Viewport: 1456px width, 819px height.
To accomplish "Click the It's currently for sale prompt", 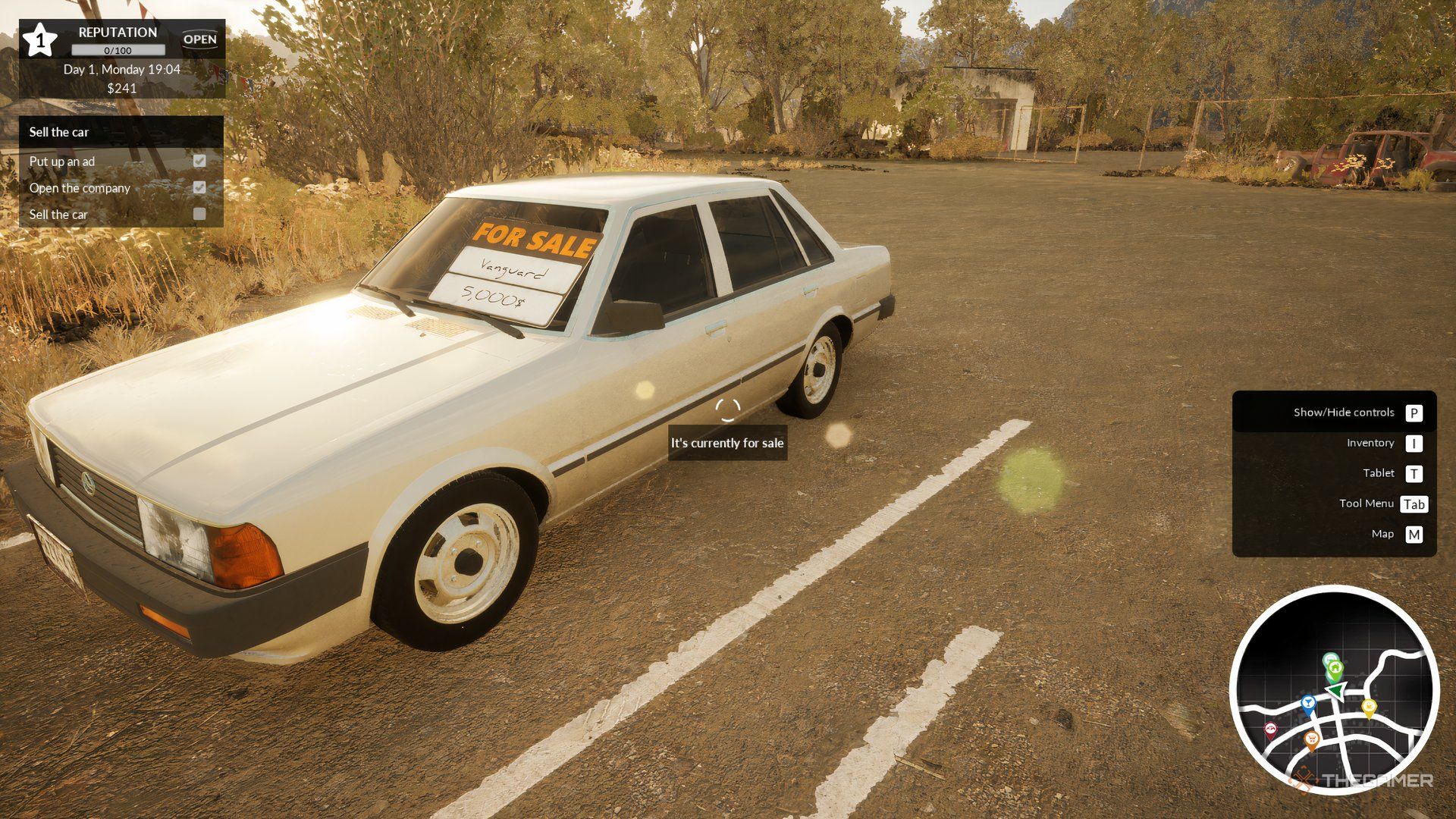I will coord(727,444).
